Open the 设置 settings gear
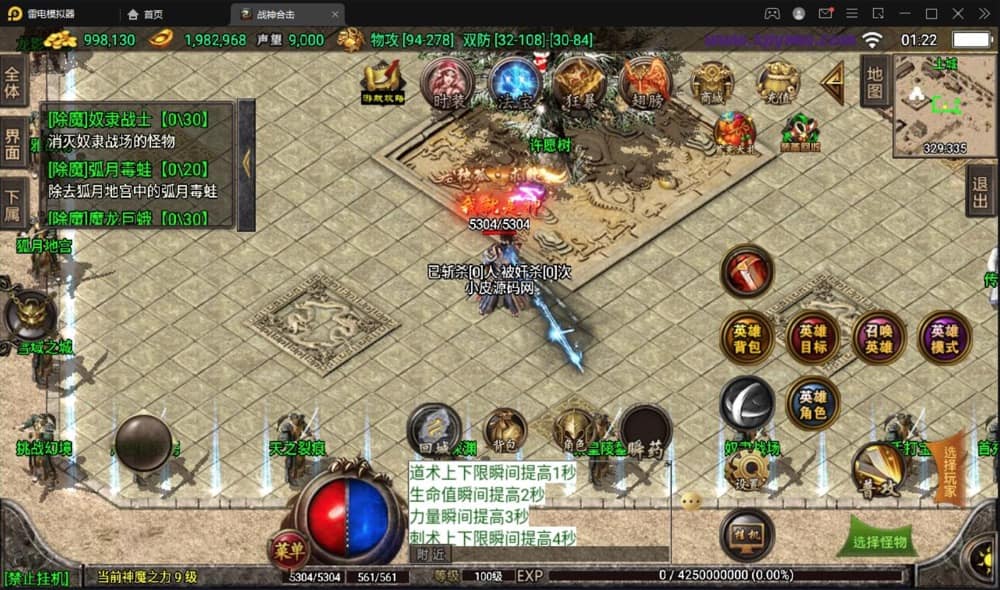 pos(746,469)
